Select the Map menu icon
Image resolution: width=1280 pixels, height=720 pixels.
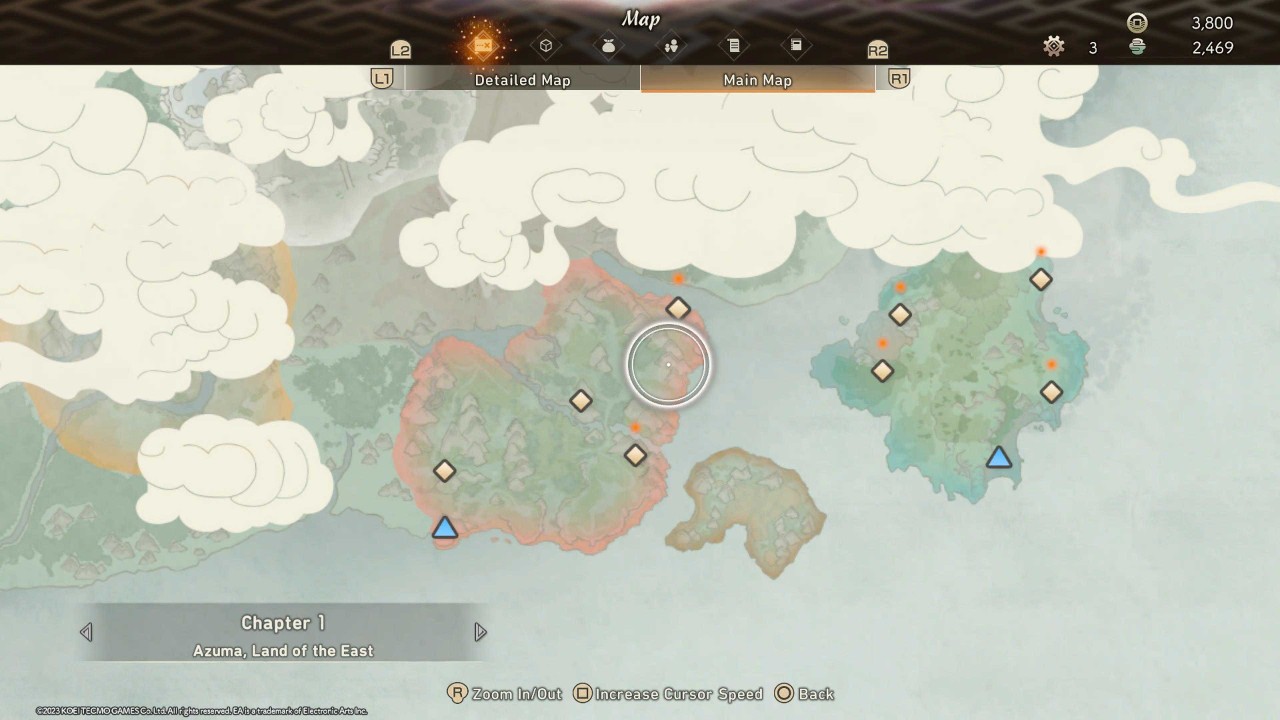(484, 44)
